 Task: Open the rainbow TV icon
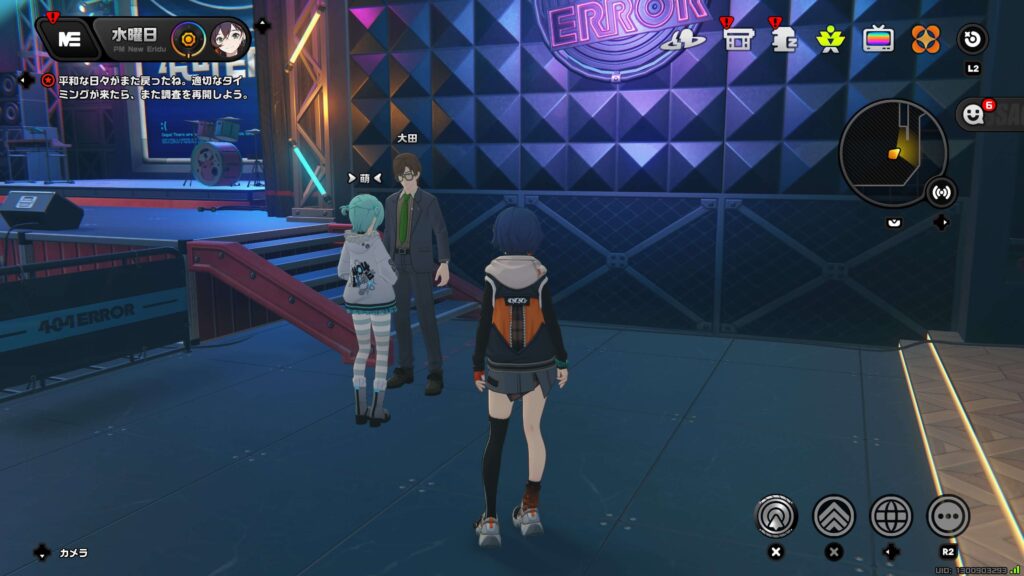(878, 40)
